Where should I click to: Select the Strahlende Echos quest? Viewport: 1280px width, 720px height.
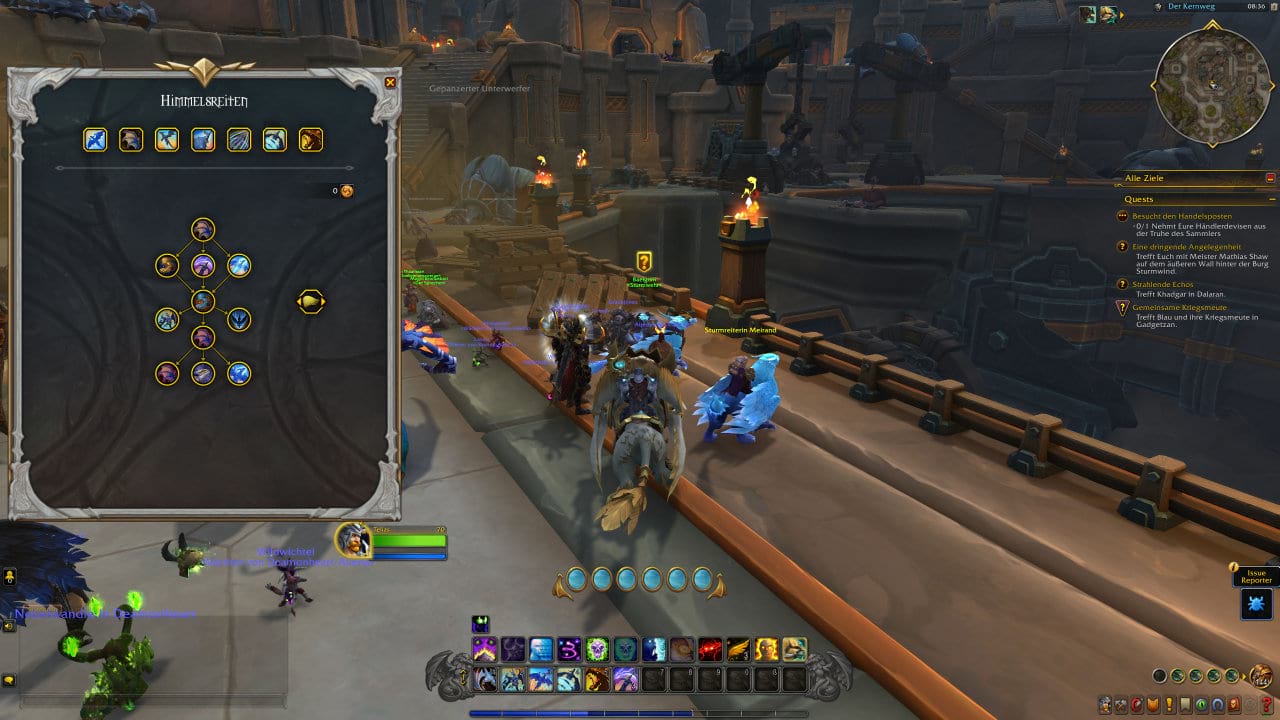pyautogui.click(x=1163, y=284)
